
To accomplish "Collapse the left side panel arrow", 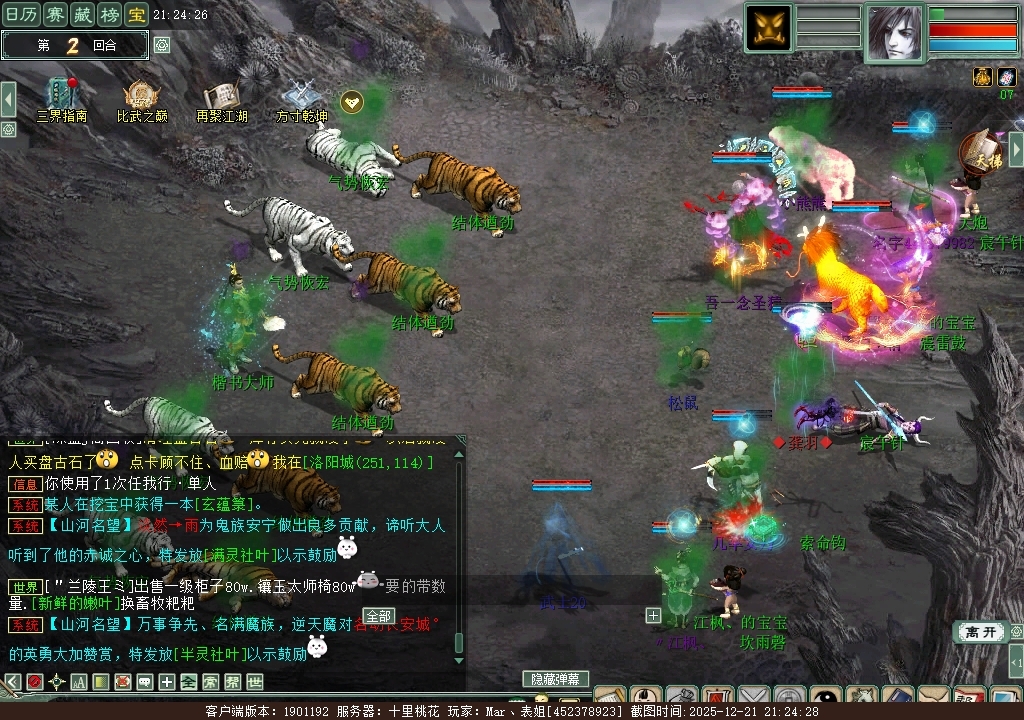I will pyautogui.click(x=8, y=99).
